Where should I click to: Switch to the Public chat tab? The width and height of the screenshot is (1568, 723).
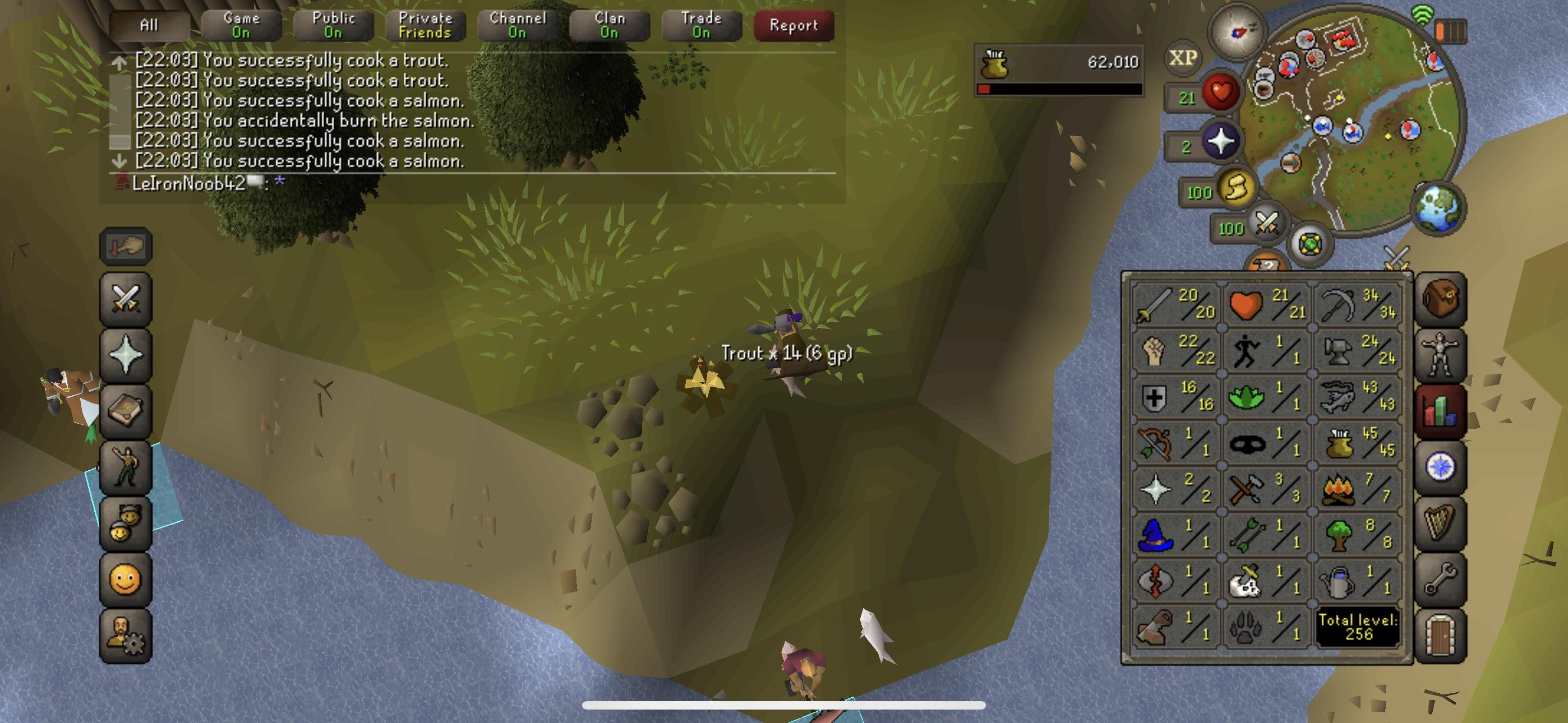[x=333, y=26]
